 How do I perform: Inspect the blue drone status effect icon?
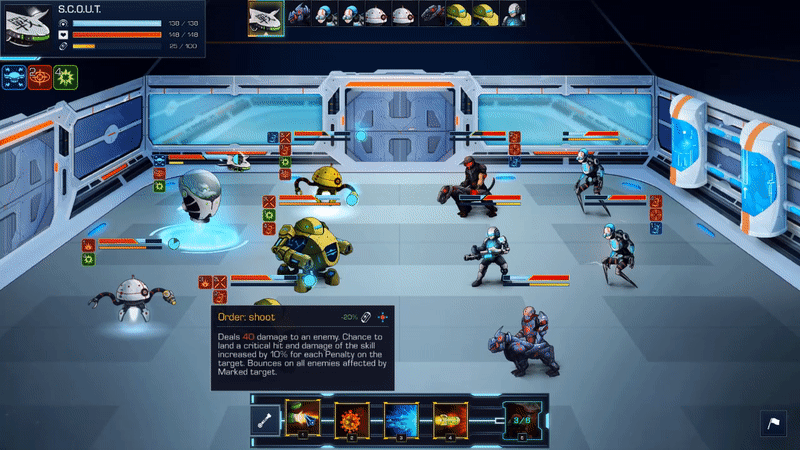coord(14,77)
